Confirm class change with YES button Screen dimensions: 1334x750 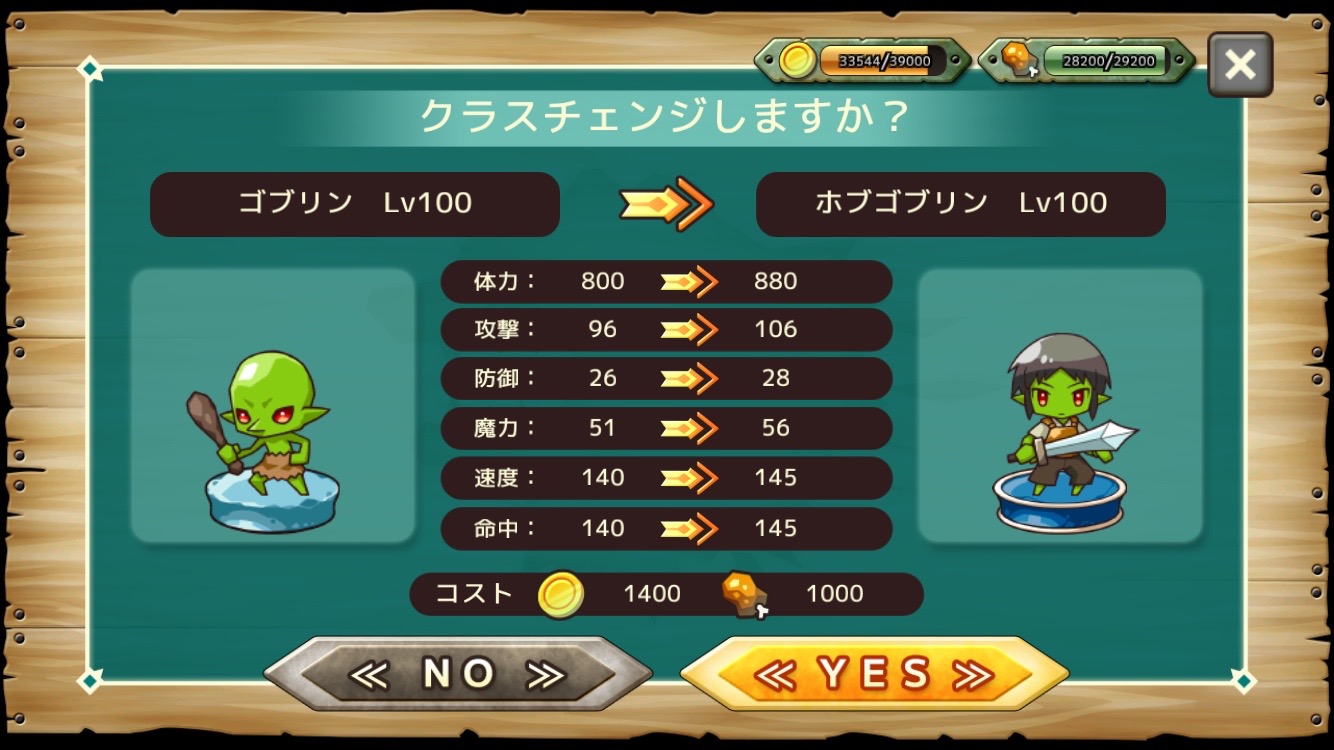874,675
